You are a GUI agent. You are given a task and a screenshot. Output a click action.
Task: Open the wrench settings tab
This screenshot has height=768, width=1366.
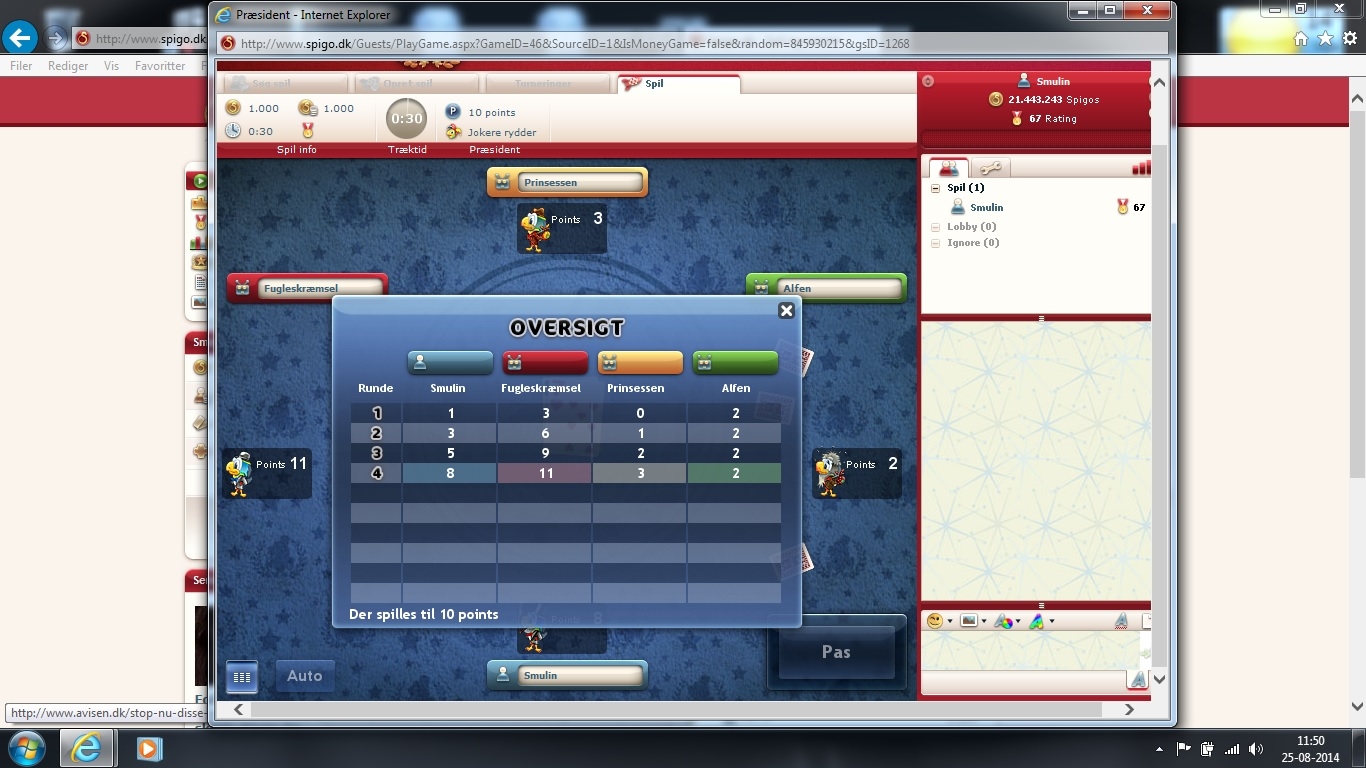(x=990, y=168)
